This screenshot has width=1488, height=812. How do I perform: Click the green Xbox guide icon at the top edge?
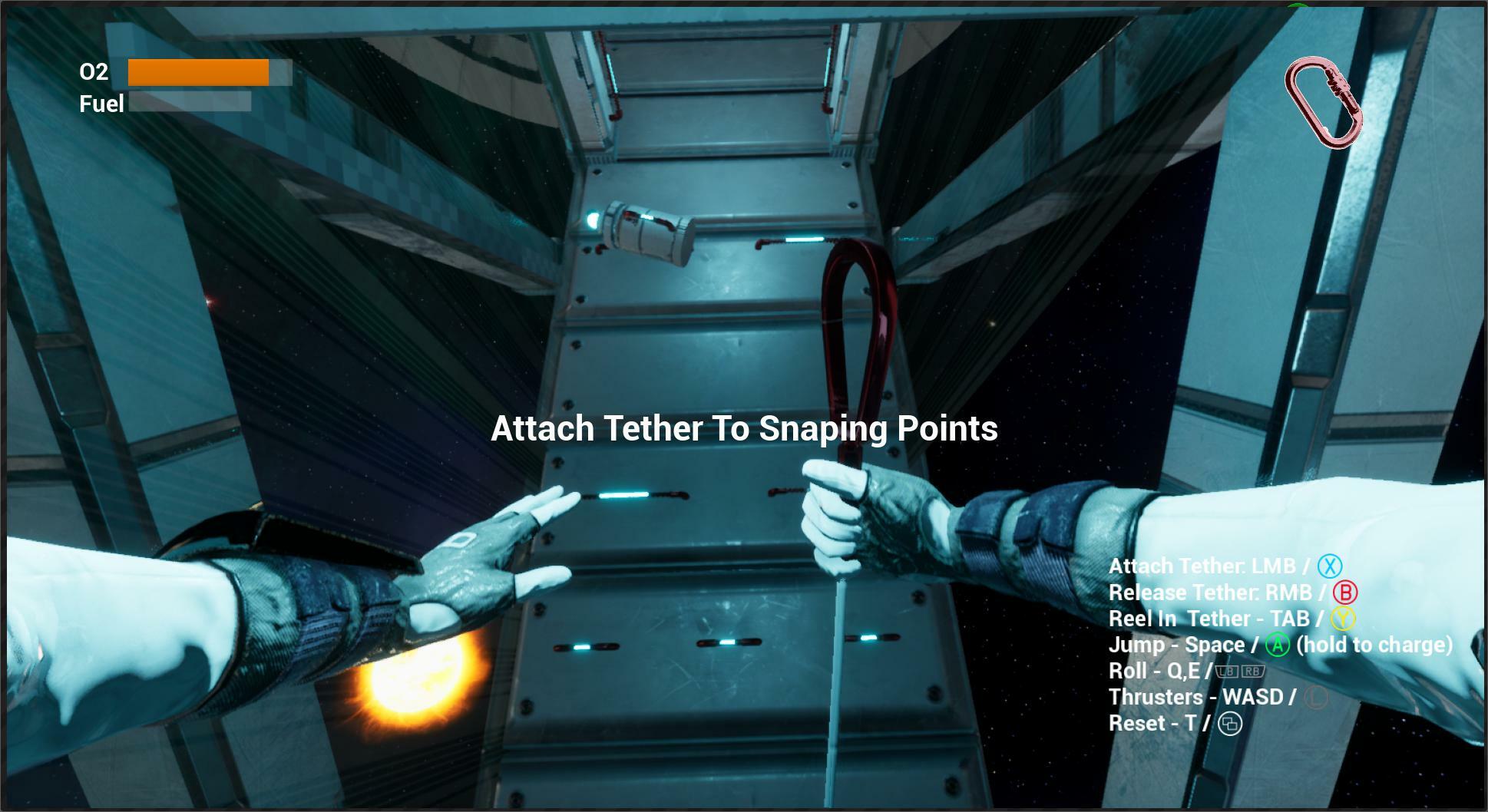coord(1298,5)
